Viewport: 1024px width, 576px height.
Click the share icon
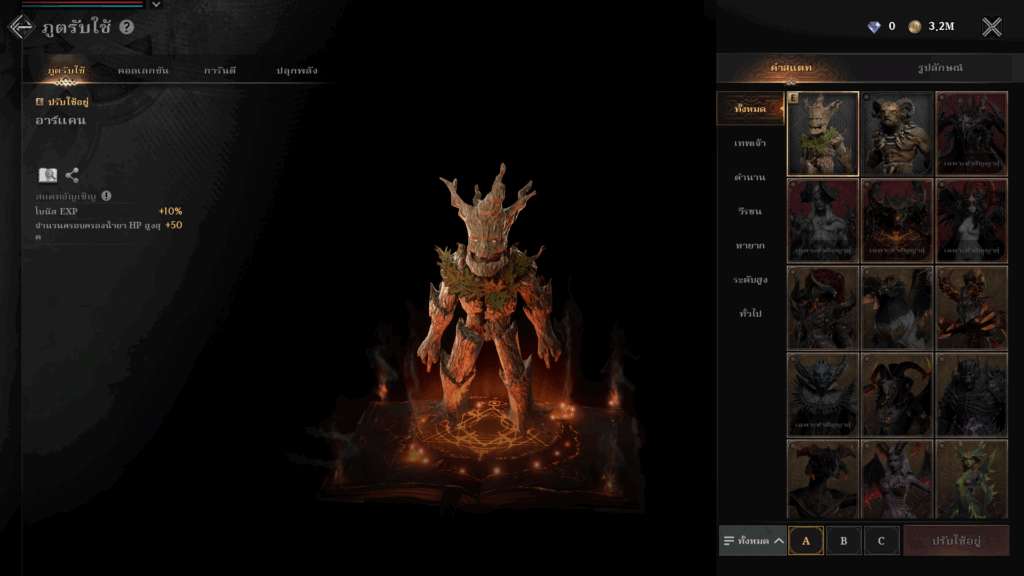[x=72, y=175]
